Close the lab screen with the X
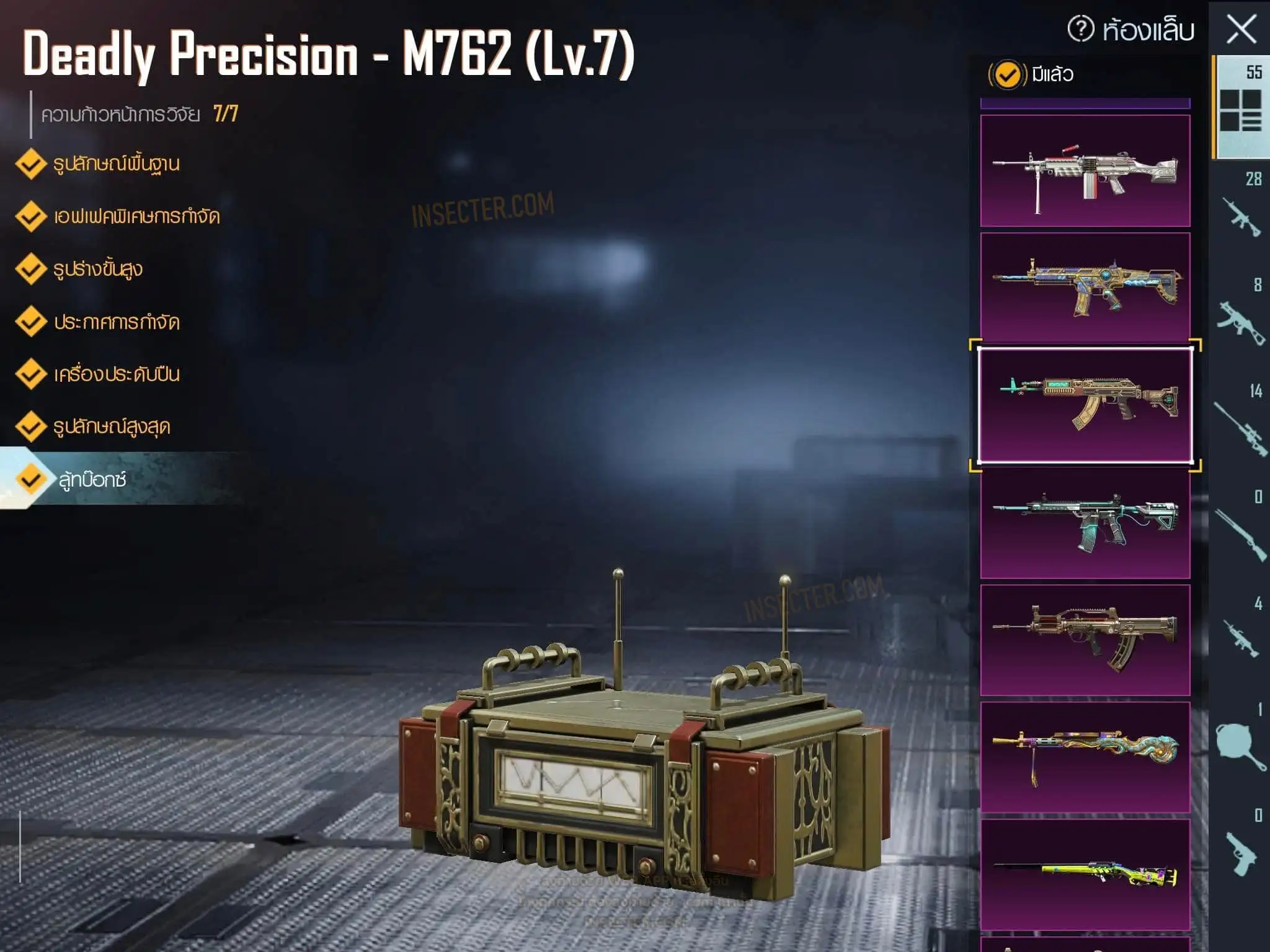This screenshot has height=952, width=1270. click(x=1241, y=30)
